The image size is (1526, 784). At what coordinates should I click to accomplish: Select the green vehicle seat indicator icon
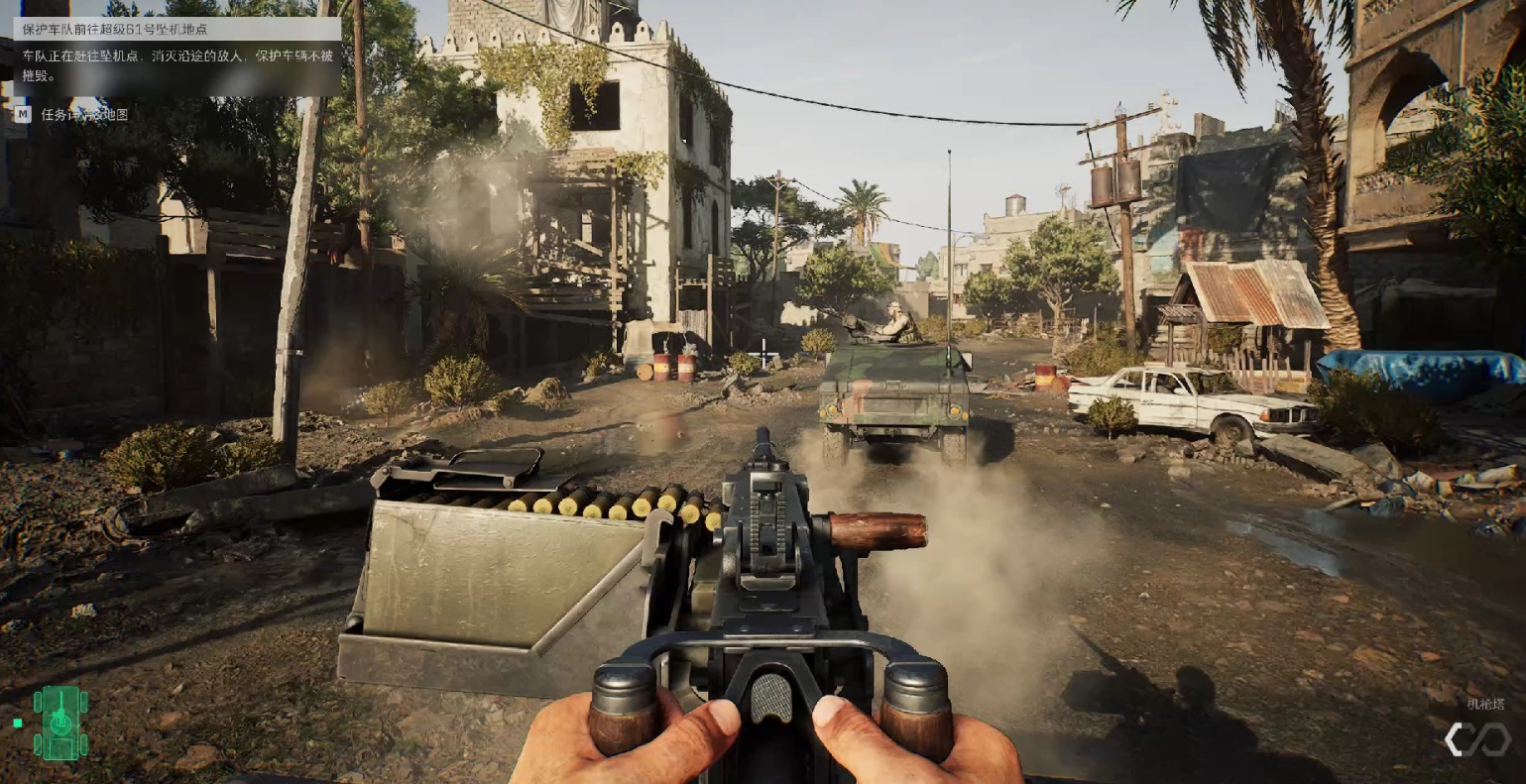tap(60, 723)
